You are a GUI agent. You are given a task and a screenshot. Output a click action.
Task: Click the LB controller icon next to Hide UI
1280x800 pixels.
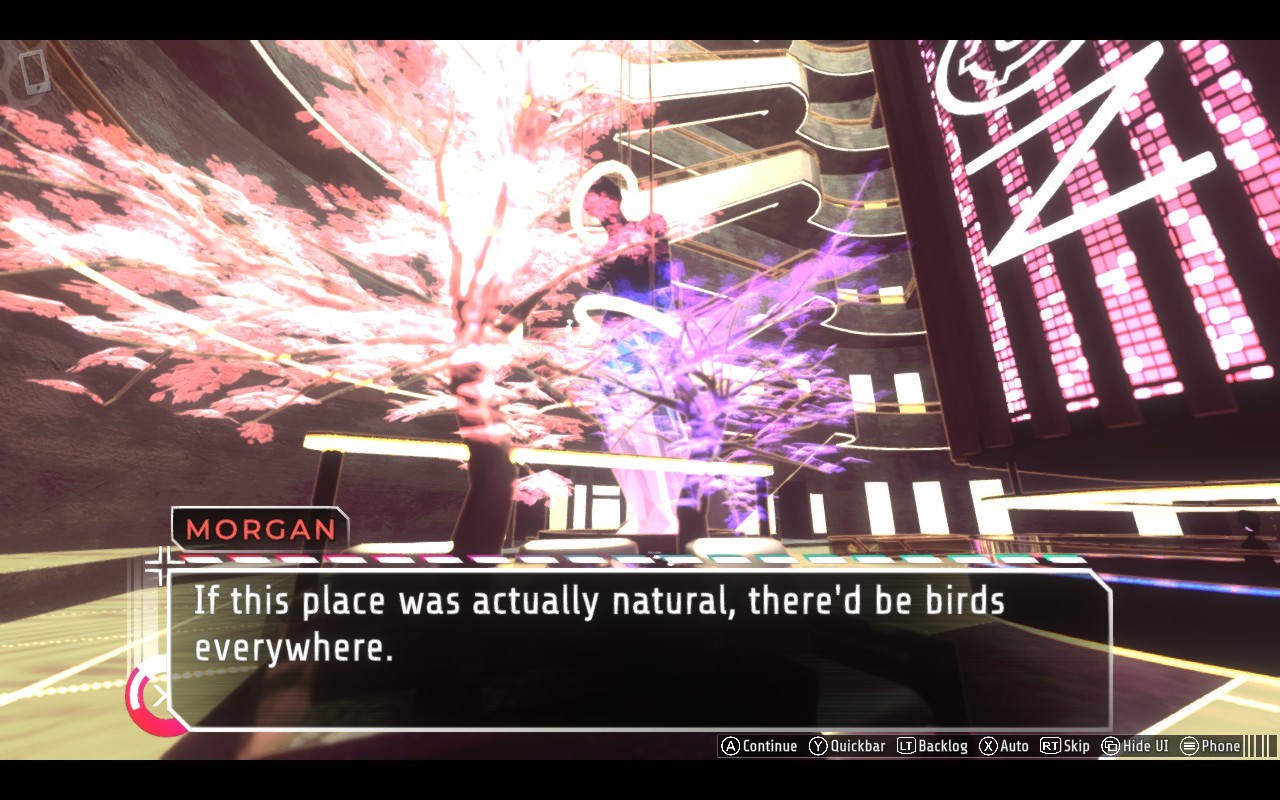click(1110, 746)
